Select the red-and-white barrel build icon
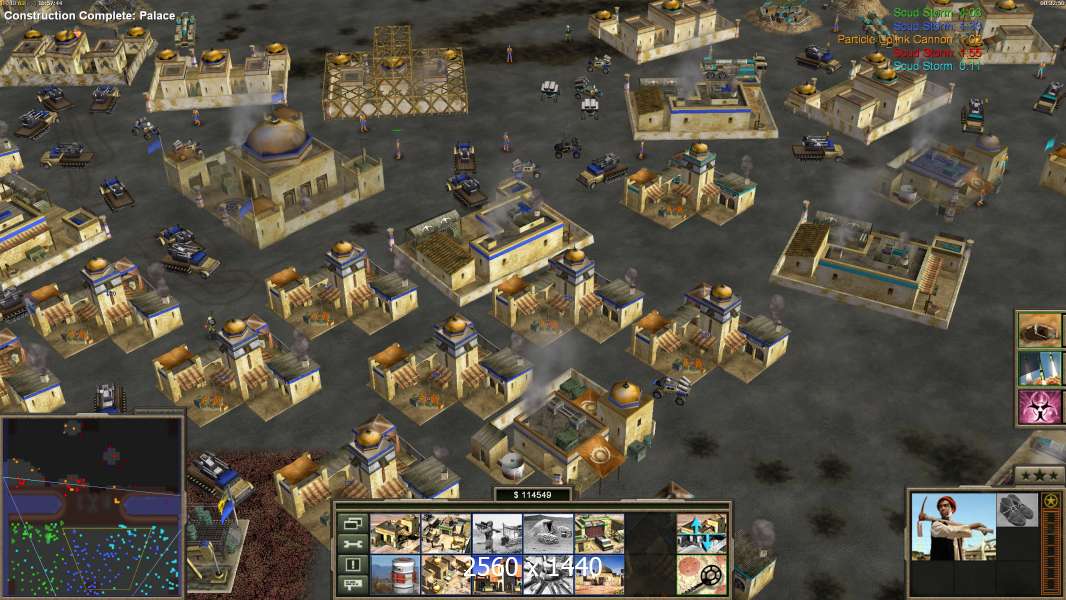Image resolution: width=1066 pixels, height=600 pixels. [x=395, y=575]
